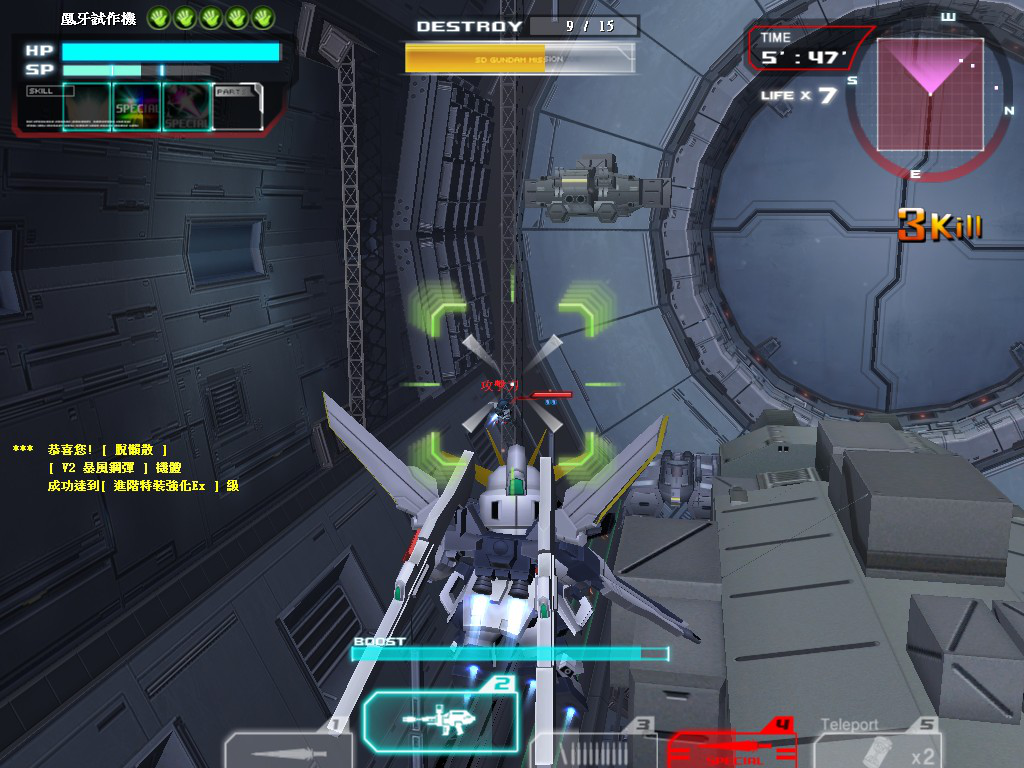Image resolution: width=1024 pixels, height=768 pixels.
Task: Click the dim first skill slot
Action: [x=86, y=106]
